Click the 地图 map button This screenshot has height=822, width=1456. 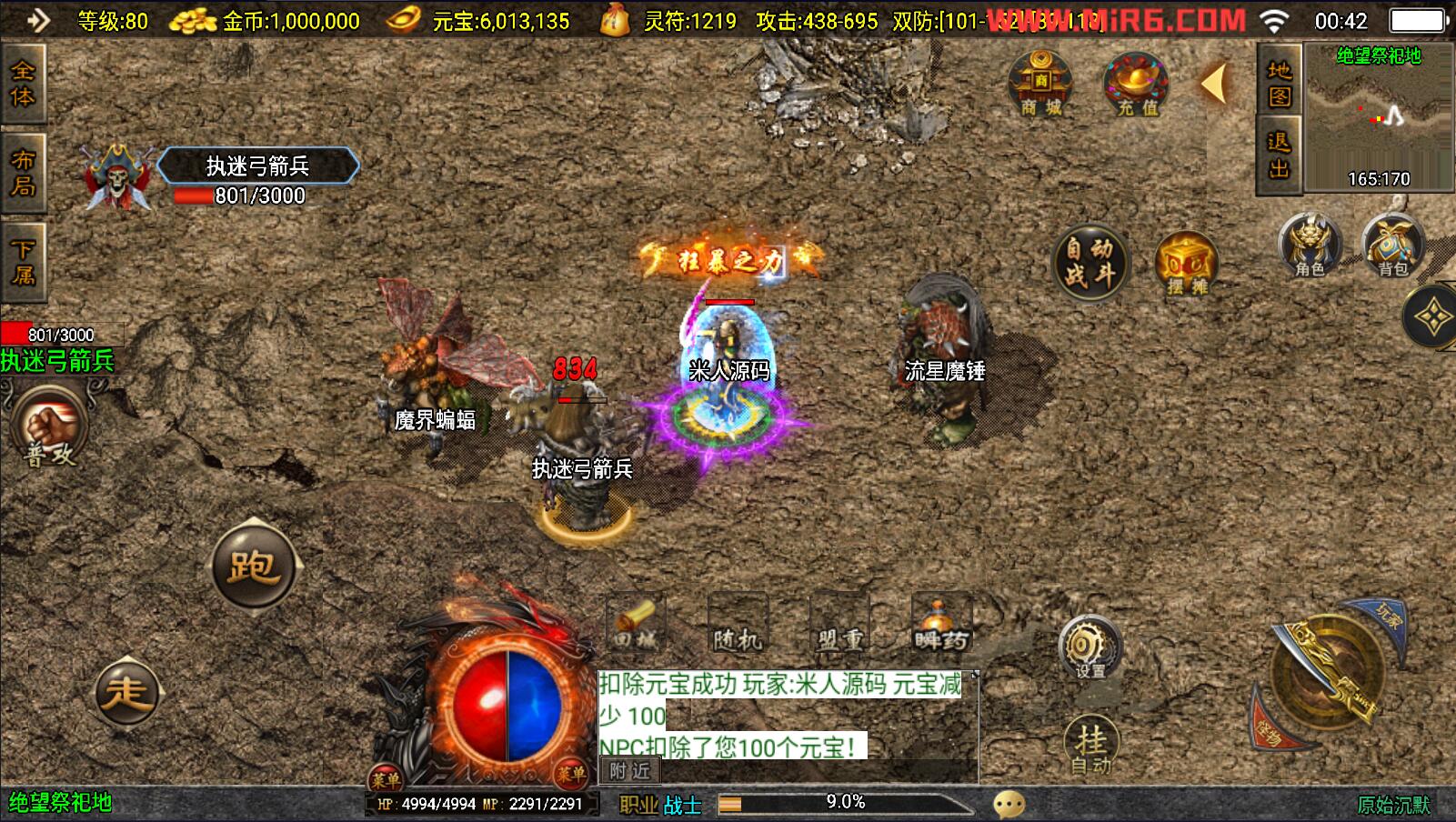(1279, 82)
